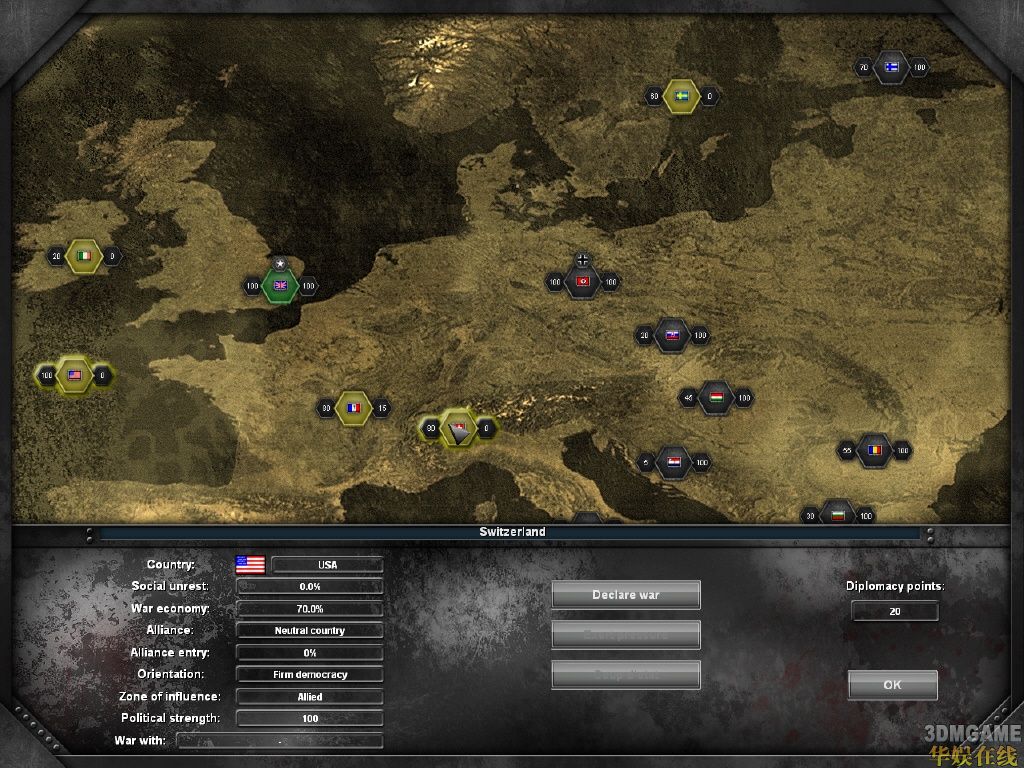1024x768 pixels.
Task: Pick the France flag marker
Action: coord(352,408)
